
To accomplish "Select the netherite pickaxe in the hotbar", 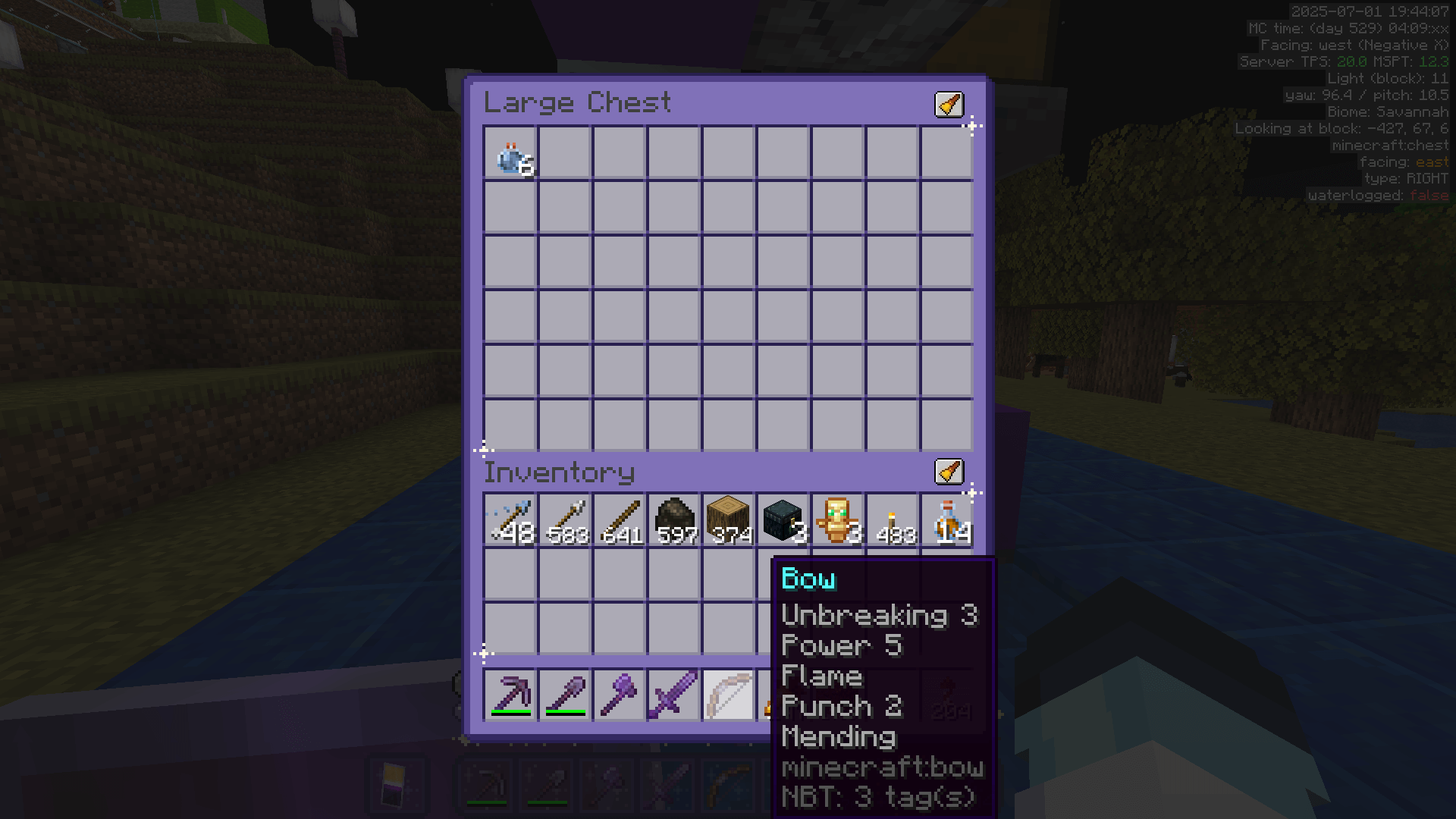I will pyautogui.click(x=510, y=694).
